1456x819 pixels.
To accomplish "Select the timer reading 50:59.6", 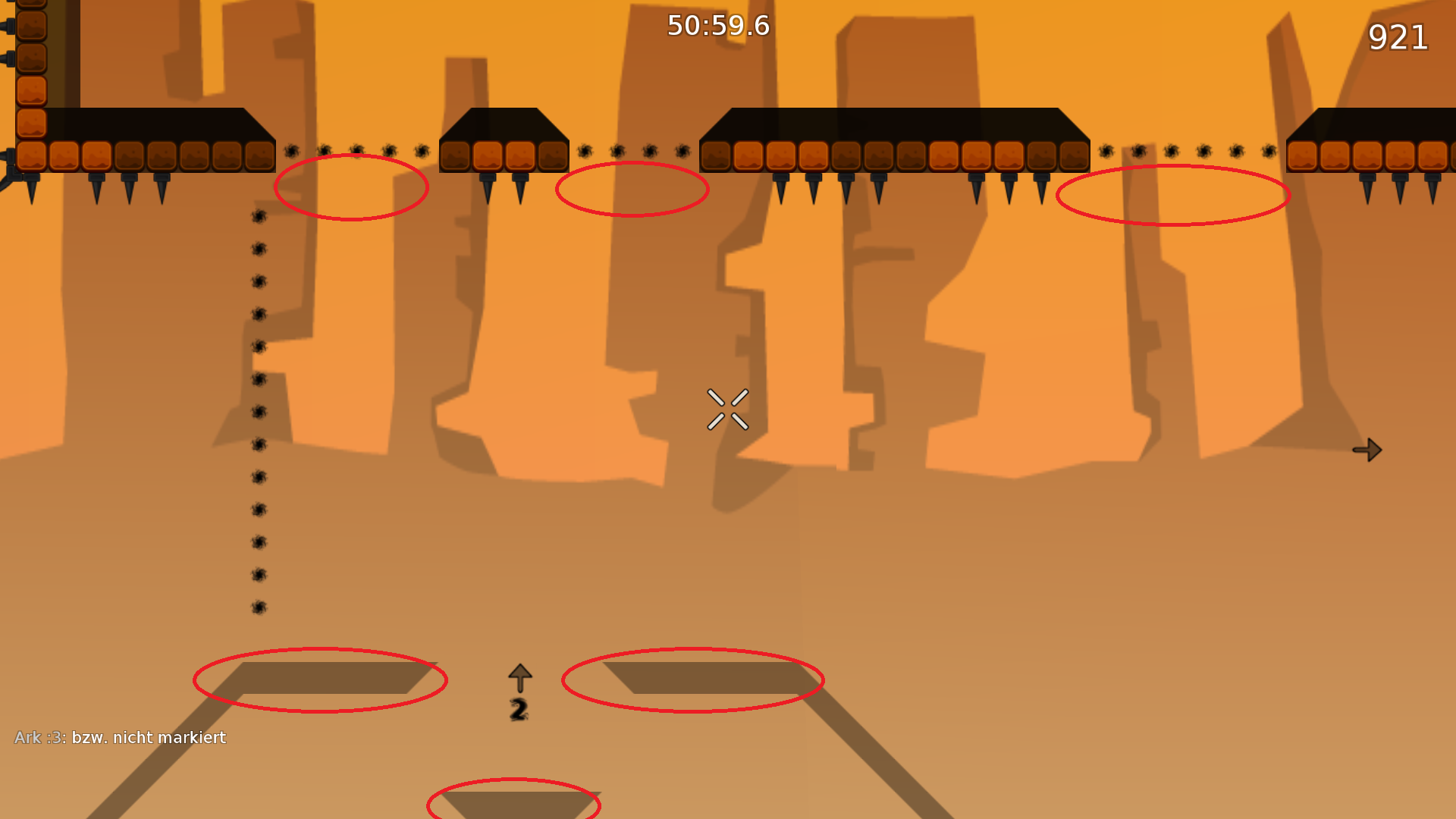I will point(717,25).
